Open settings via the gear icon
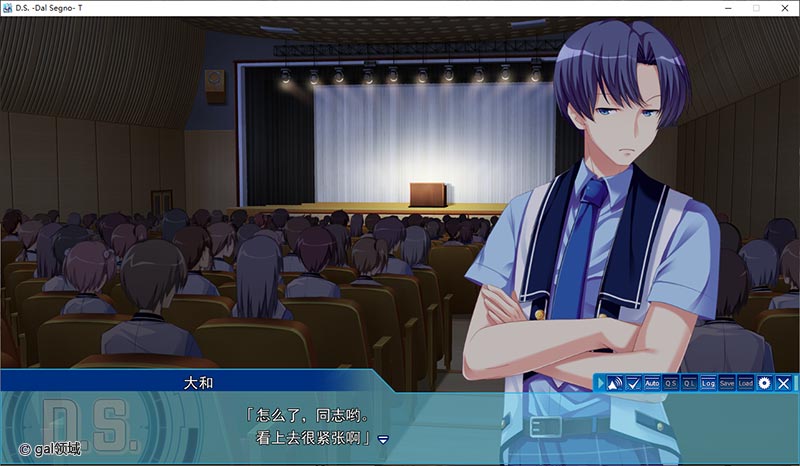This screenshot has height=466, width=800. click(x=765, y=383)
